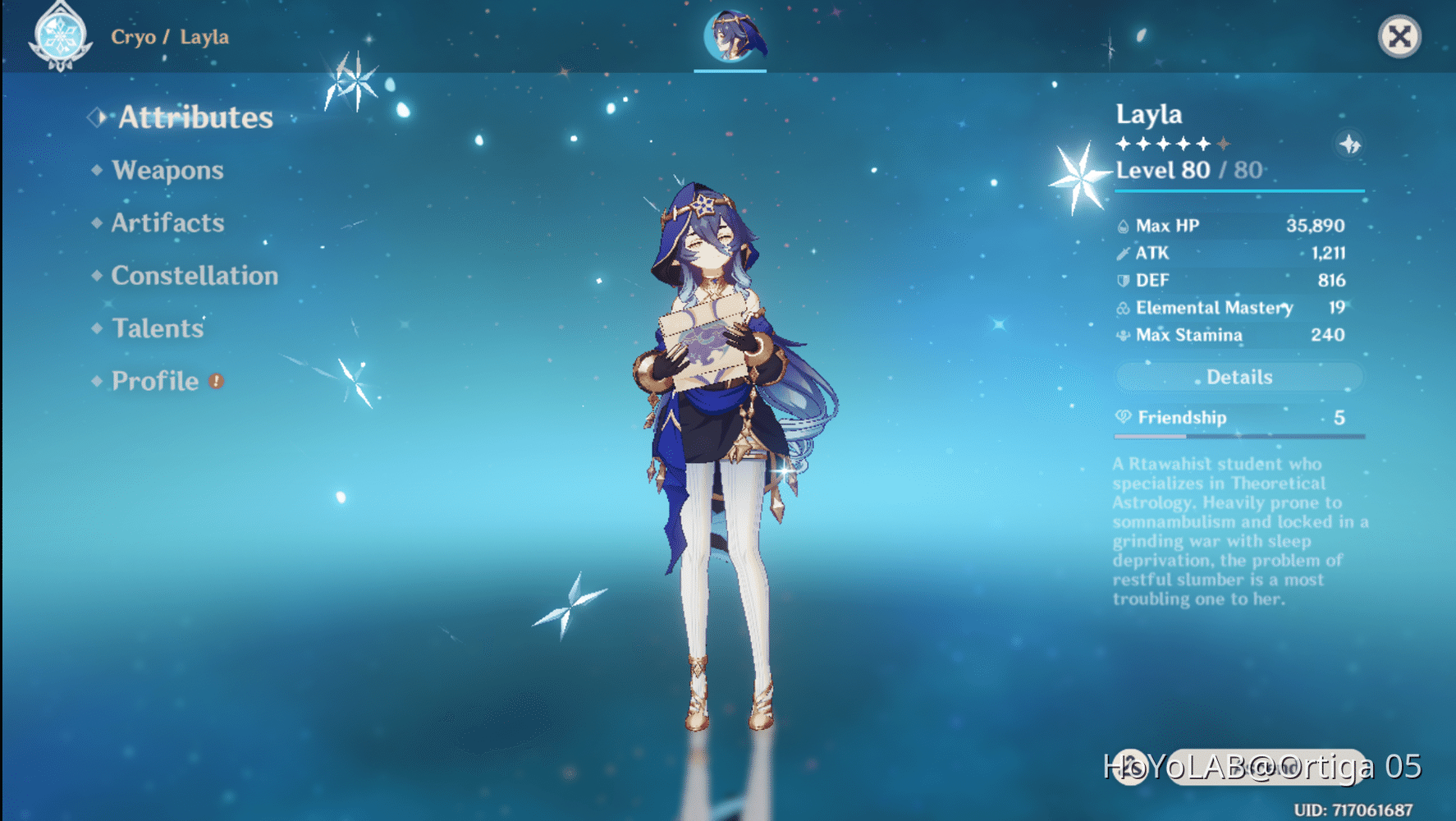Switch to the Talents tab
Screen dimensions: 1456x821
(x=157, y=328)
